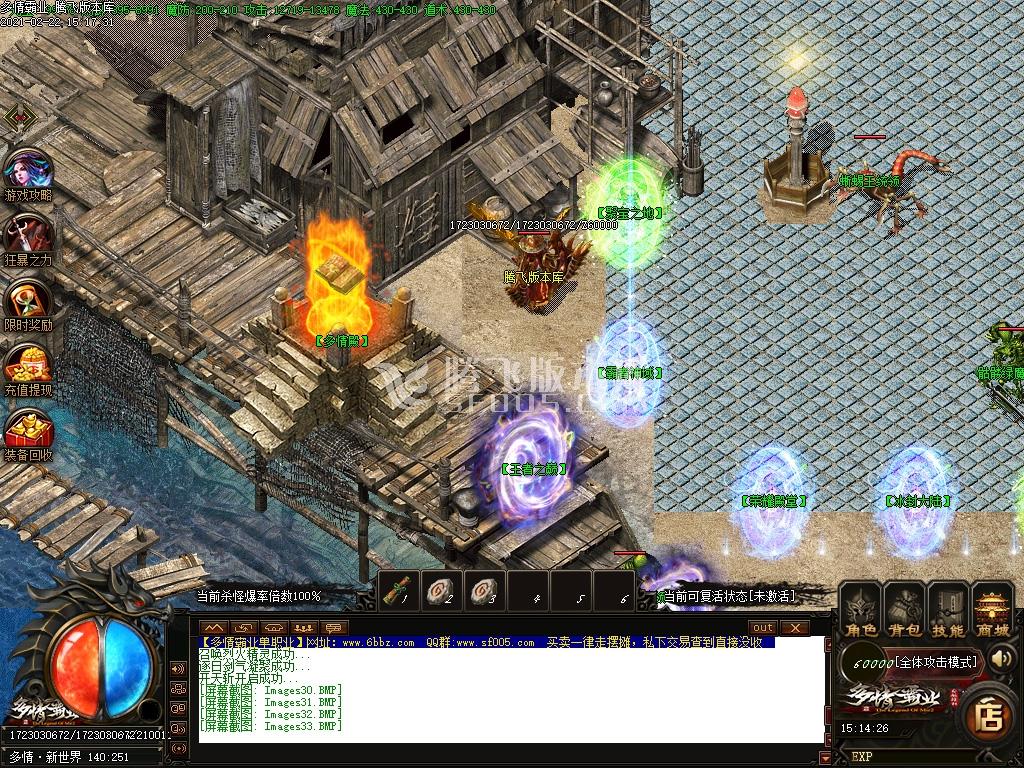The image size is (1024, 768).
Task: Click the round 店 store button
Action: (990, 716)
